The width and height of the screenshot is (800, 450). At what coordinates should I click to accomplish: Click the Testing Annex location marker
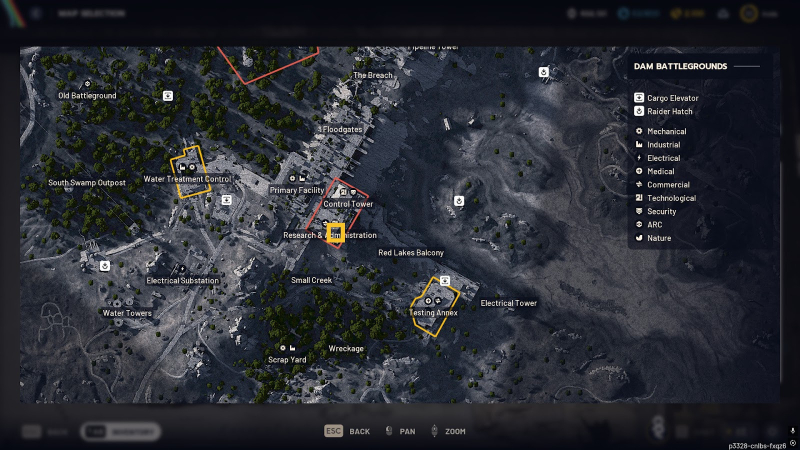[x=434, y=313]
